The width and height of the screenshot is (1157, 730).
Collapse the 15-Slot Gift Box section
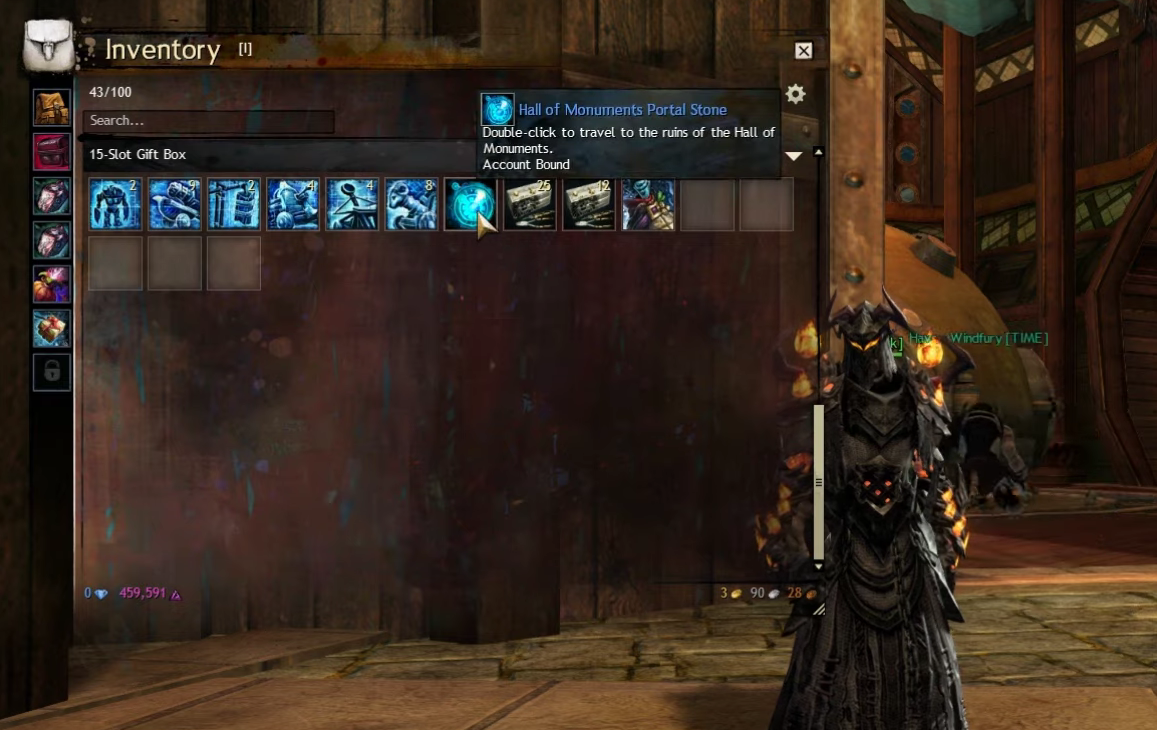pyautogui.click(x=794, y=156)
